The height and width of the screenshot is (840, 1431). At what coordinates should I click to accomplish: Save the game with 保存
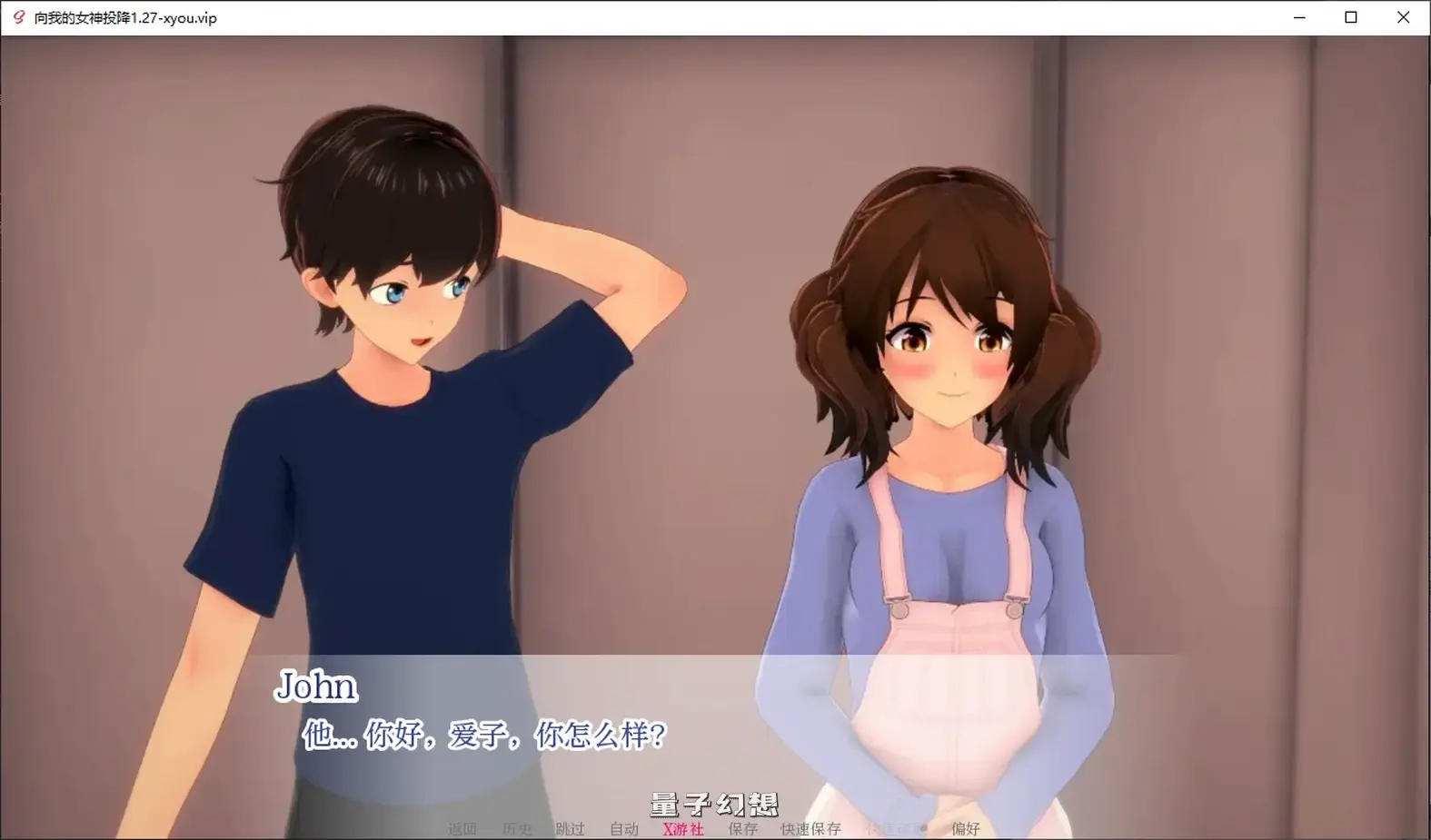coord(742,828)
